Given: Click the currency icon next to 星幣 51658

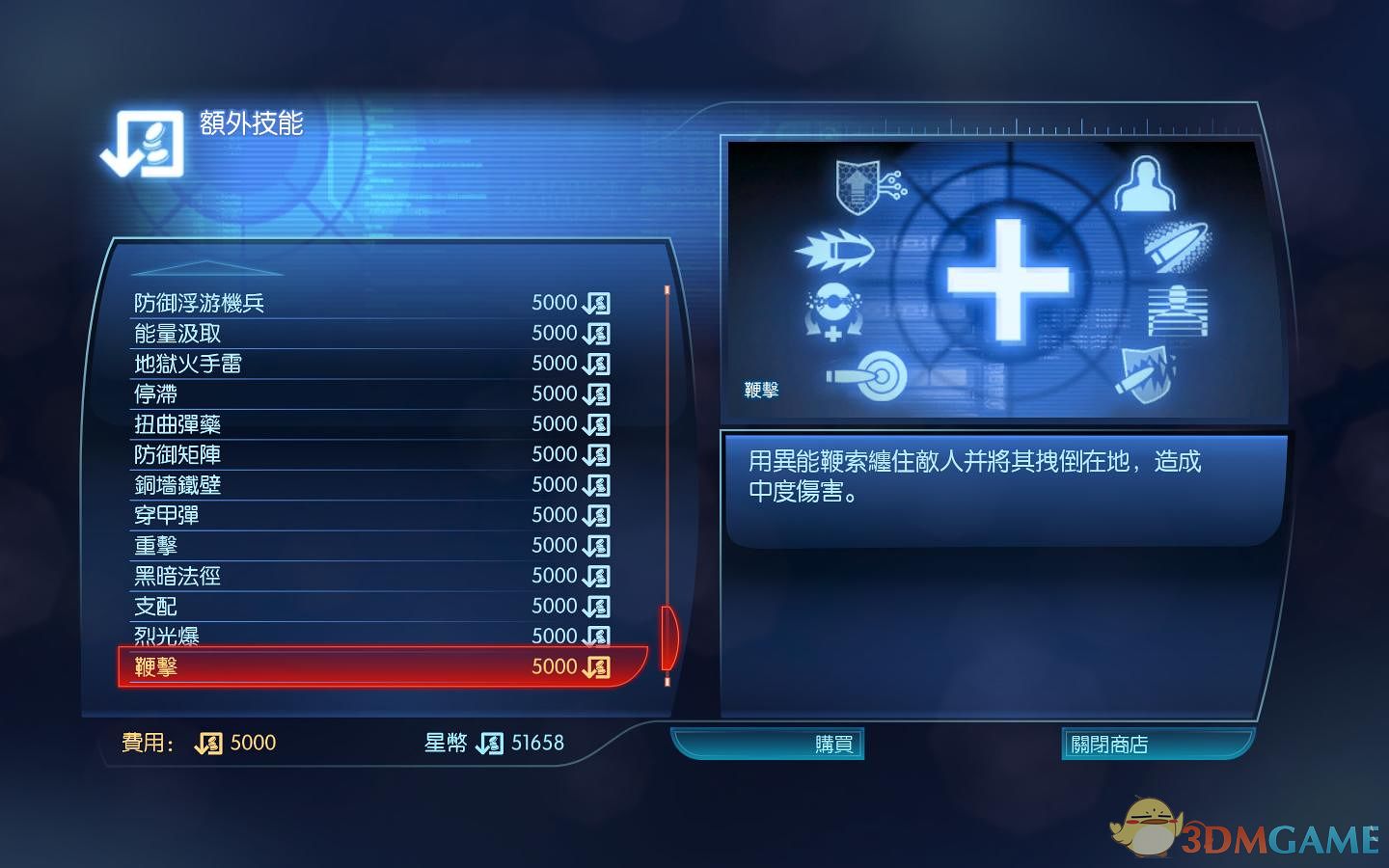Looking at the screenshot, I should click(x=489, y=743).
